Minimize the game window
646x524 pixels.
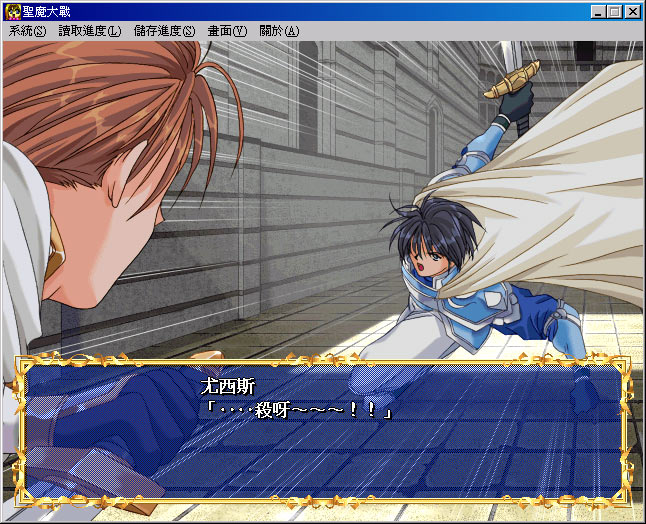598,12
